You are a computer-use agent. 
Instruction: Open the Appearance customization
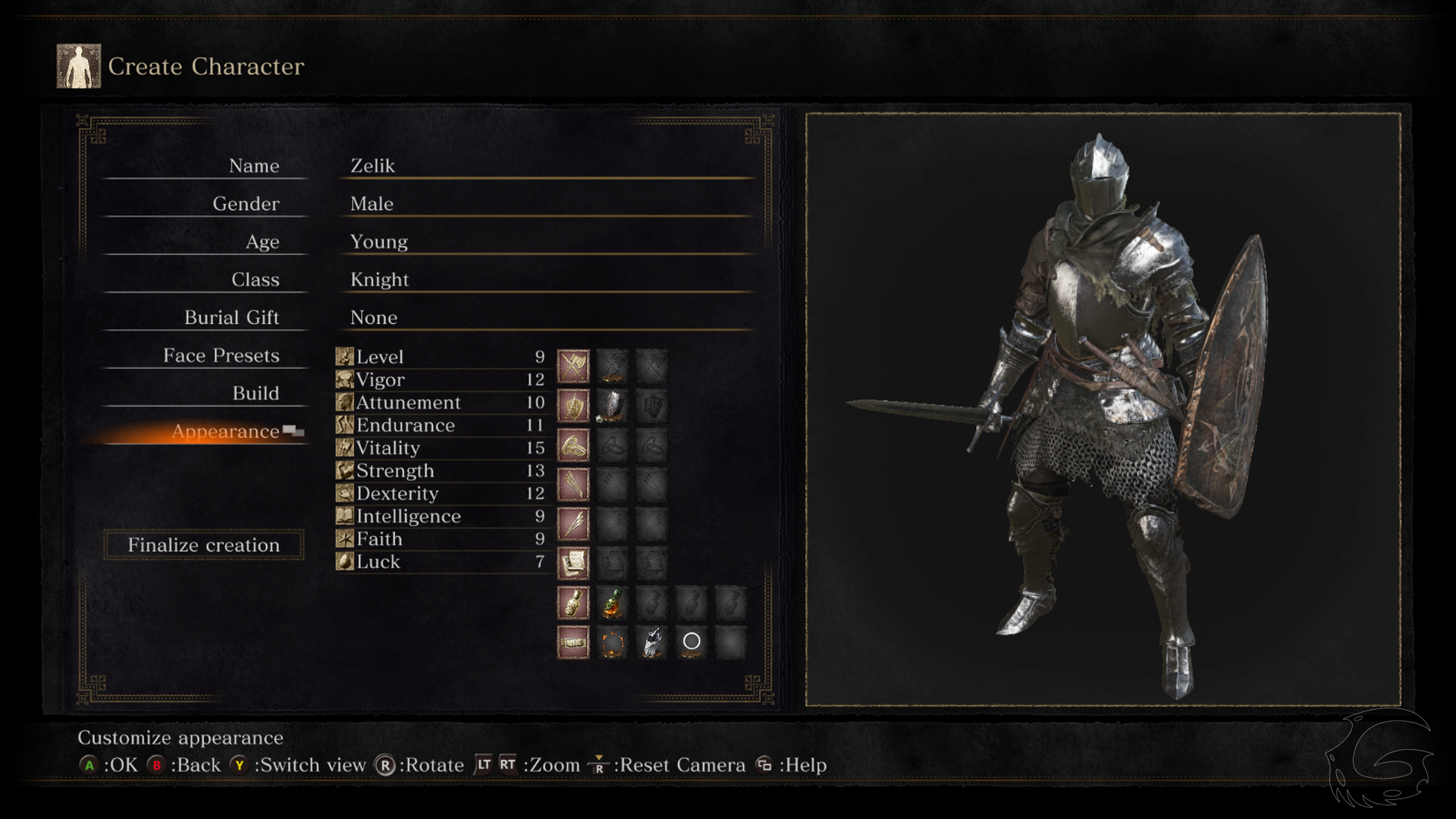tap(225, 431)
